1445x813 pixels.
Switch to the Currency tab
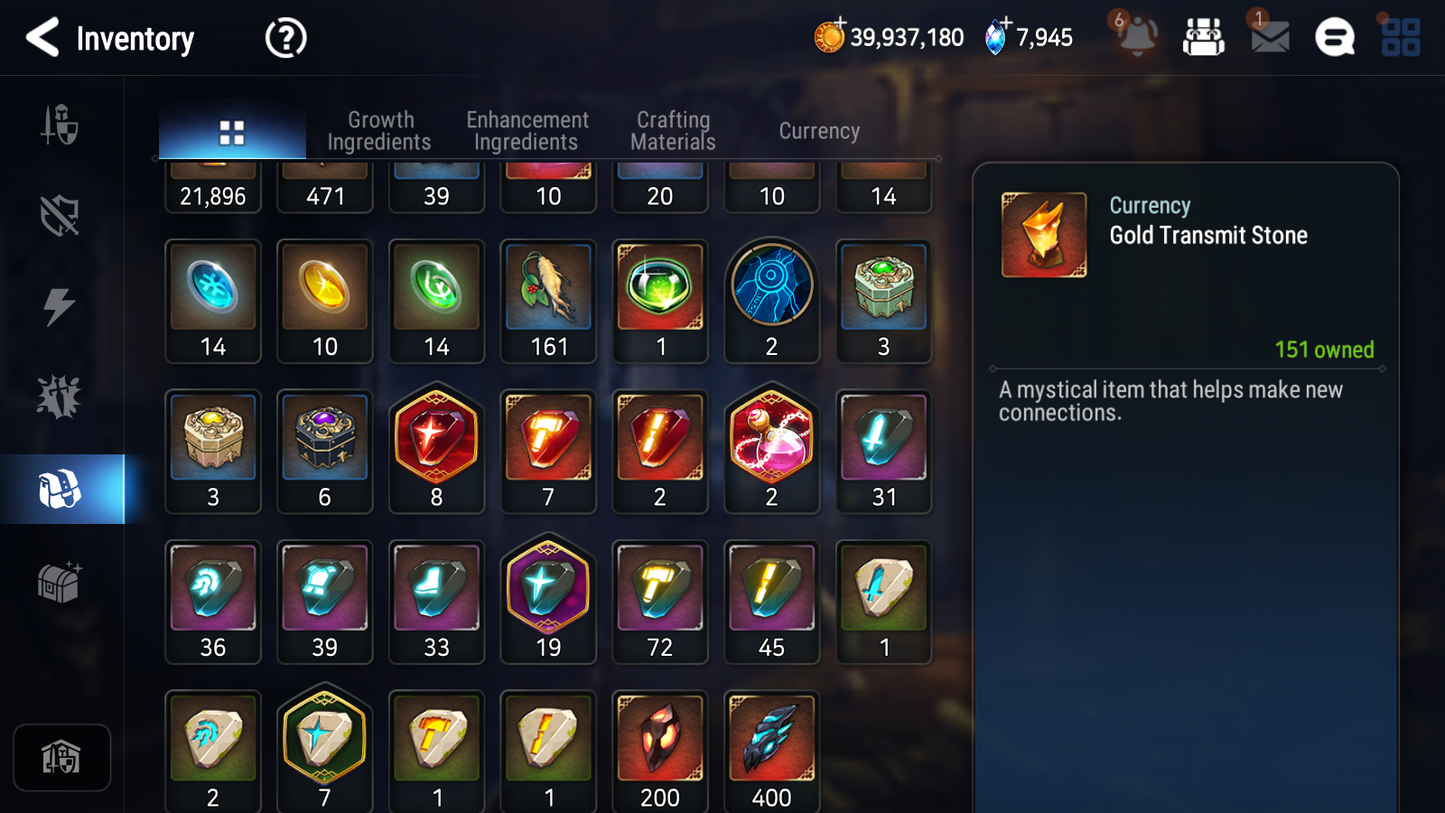coord(818,130)
